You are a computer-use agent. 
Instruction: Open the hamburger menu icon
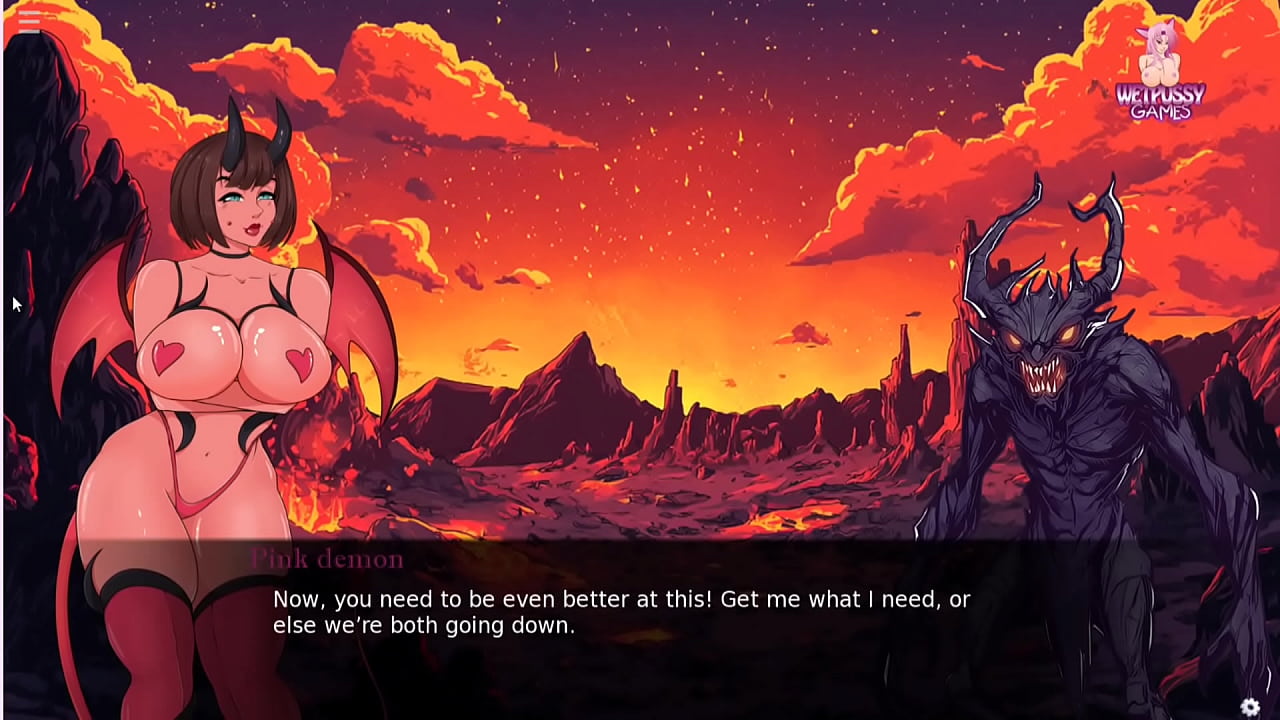(28, 22)
